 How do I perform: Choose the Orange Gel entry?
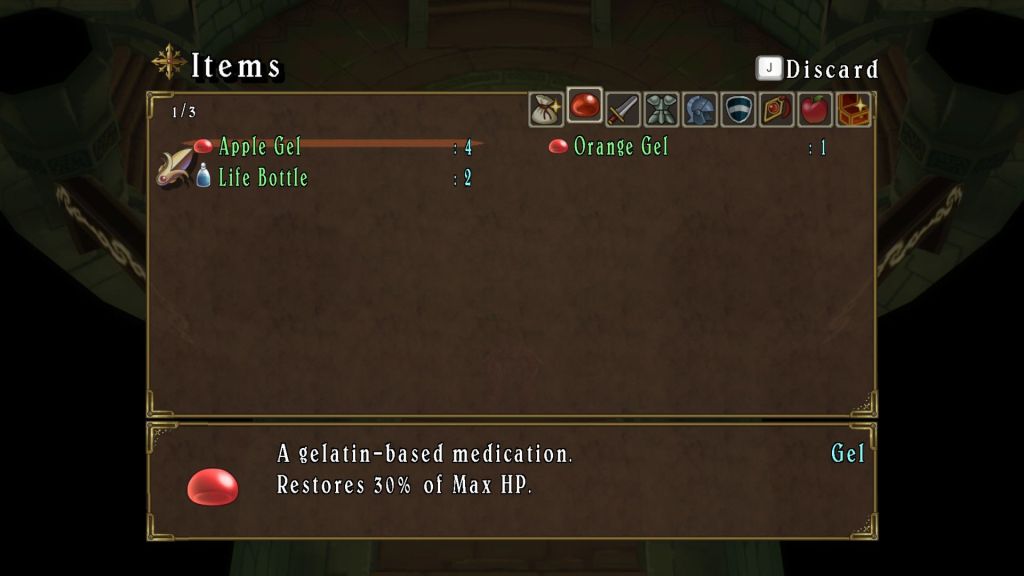click(620, 147)
